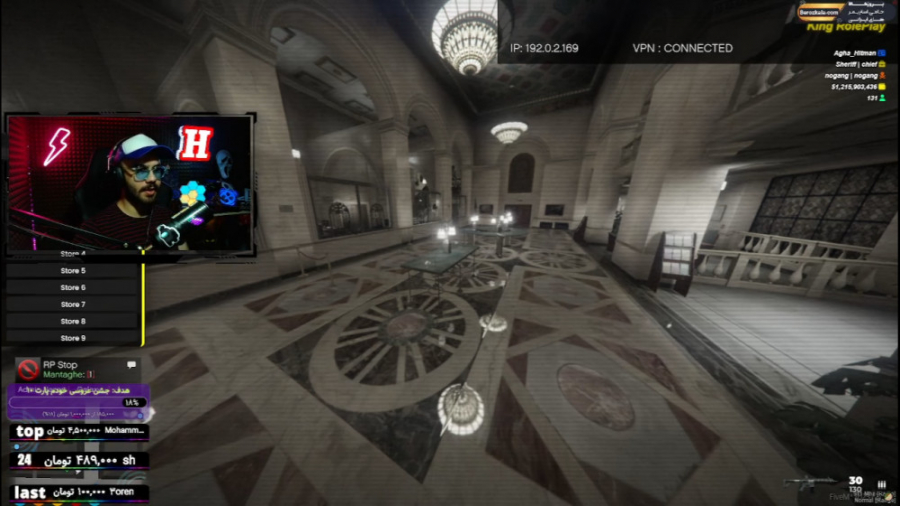This screenshot has height=506, width=900.
Task: Click the streamer webcam overlay
Action: tap(130, 183)
